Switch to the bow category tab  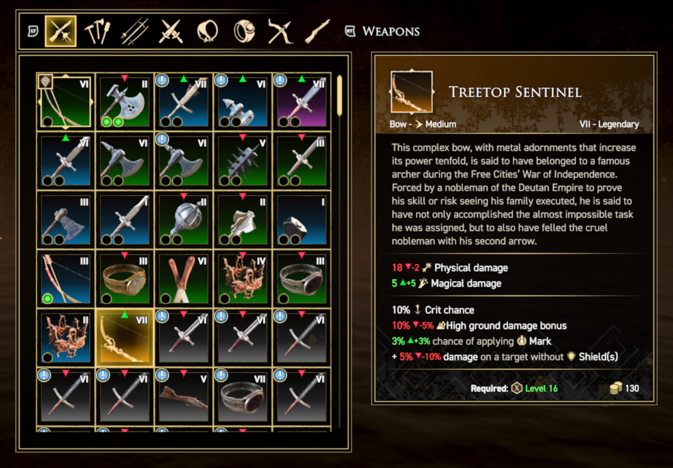280,31
